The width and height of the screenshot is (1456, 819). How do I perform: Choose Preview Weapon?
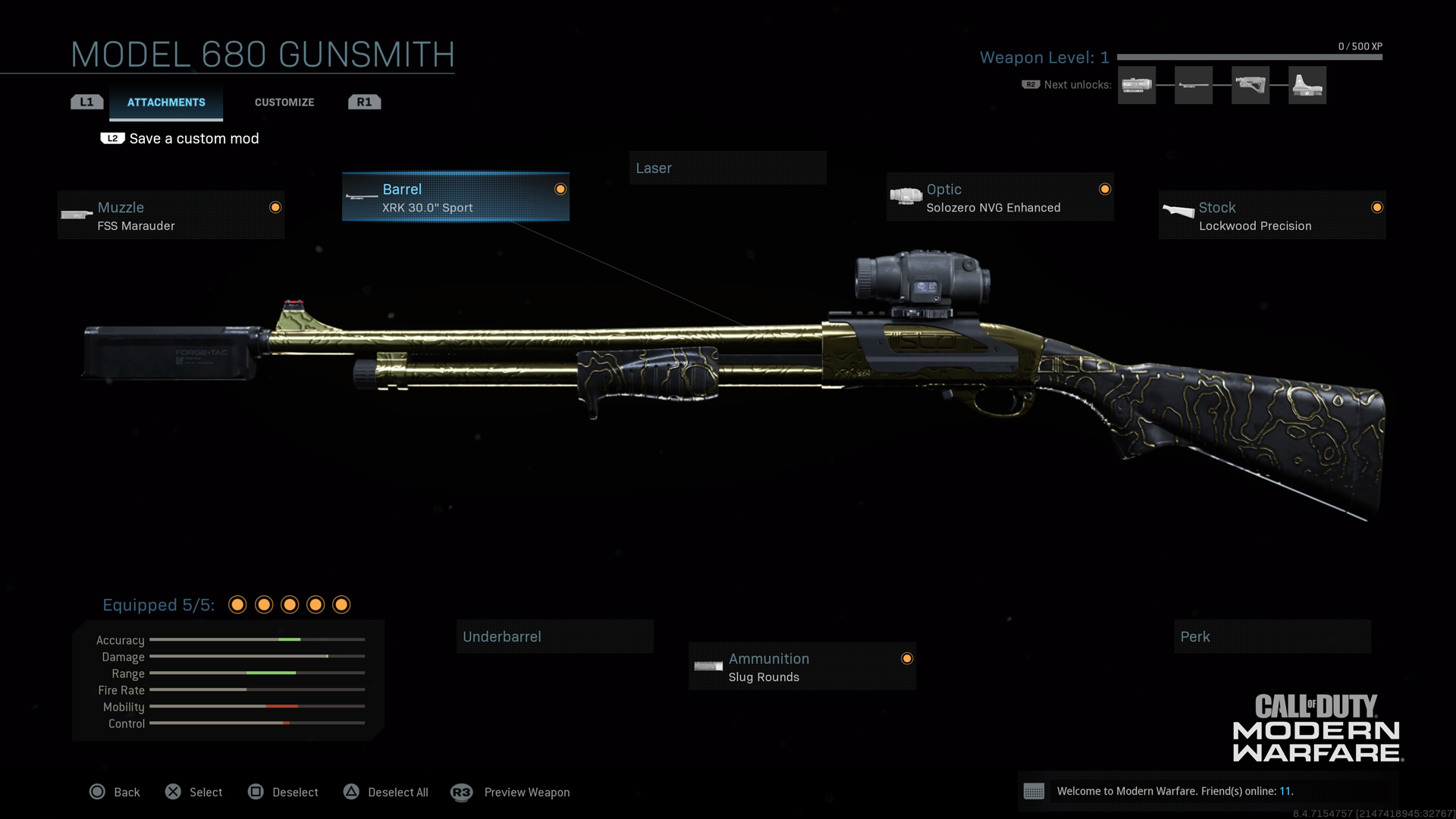click(x=510, y=792)
